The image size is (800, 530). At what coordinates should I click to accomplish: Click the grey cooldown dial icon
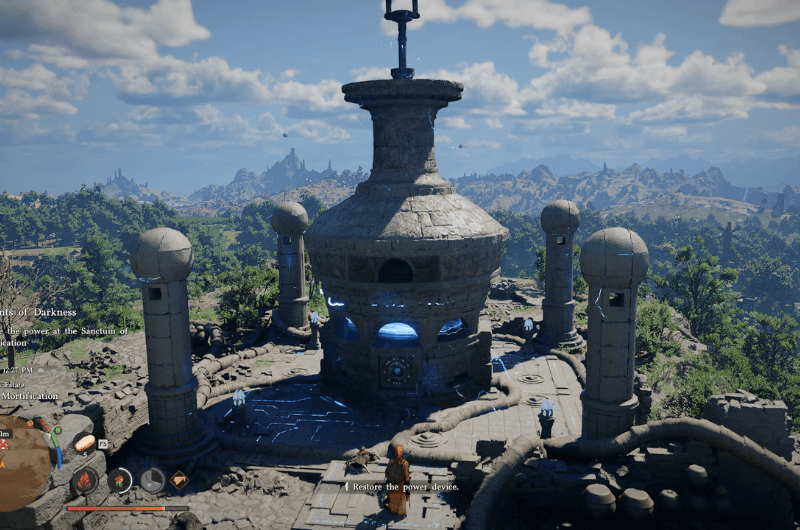[x=152, y=480]
